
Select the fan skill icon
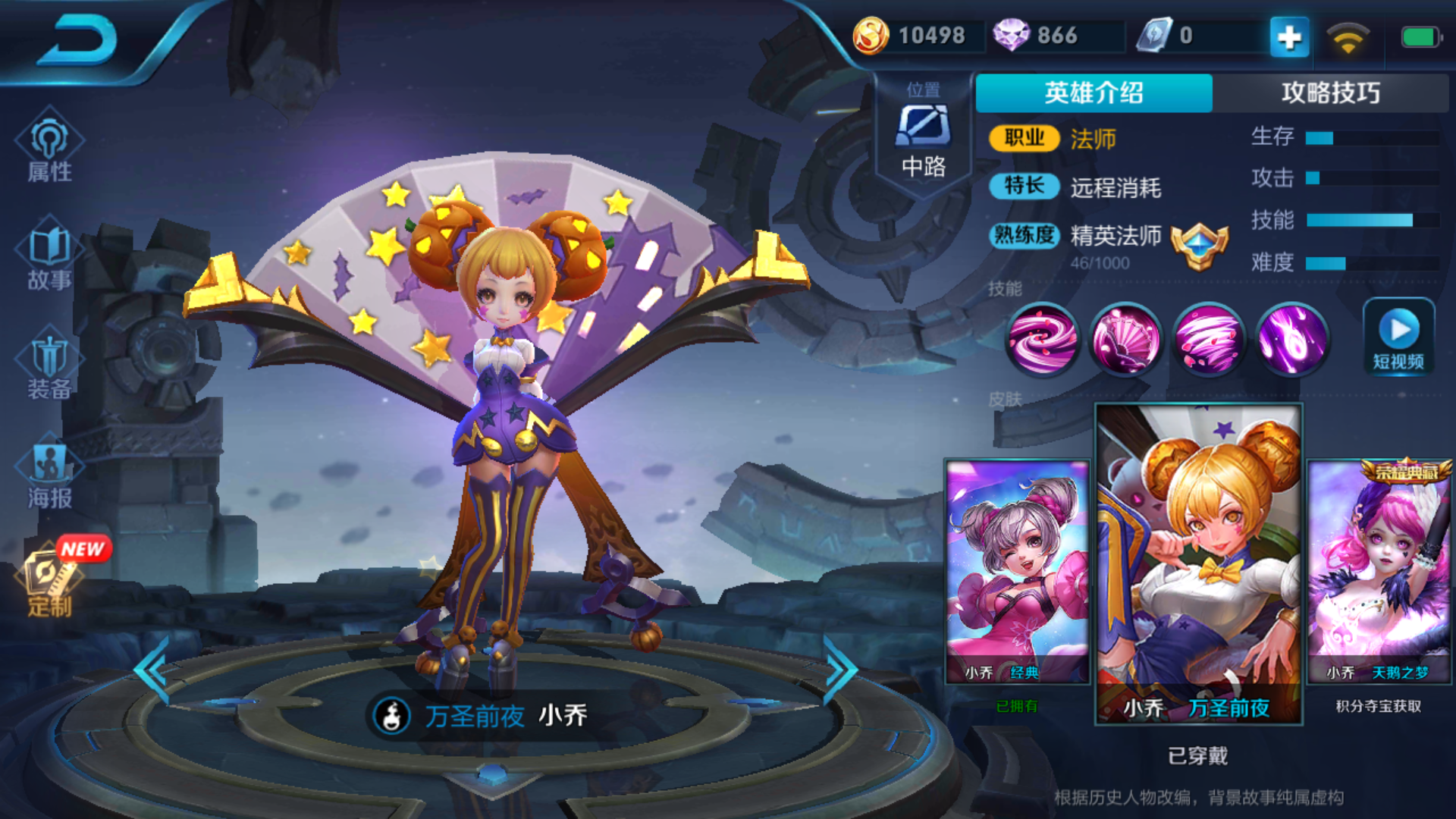(1125, 340)
